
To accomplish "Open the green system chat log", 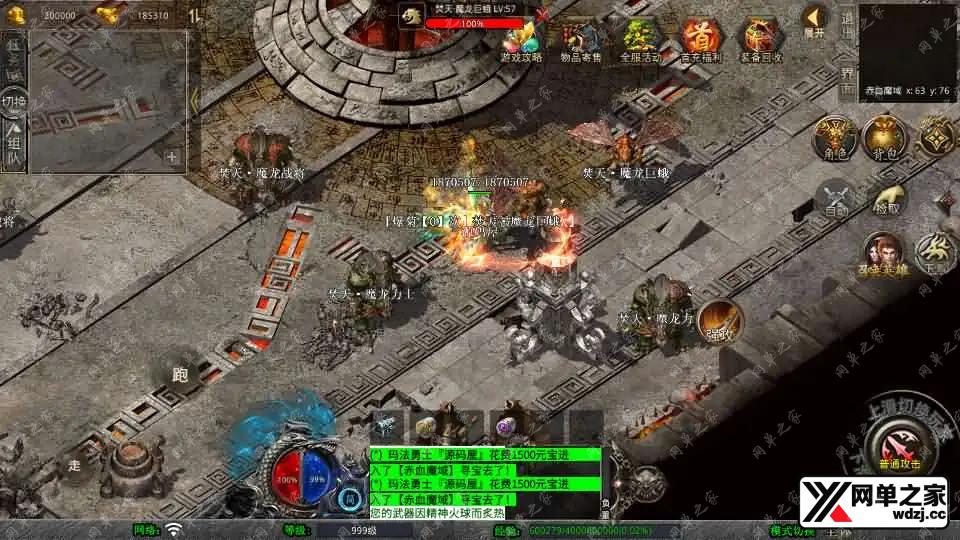I will [485, 482].
